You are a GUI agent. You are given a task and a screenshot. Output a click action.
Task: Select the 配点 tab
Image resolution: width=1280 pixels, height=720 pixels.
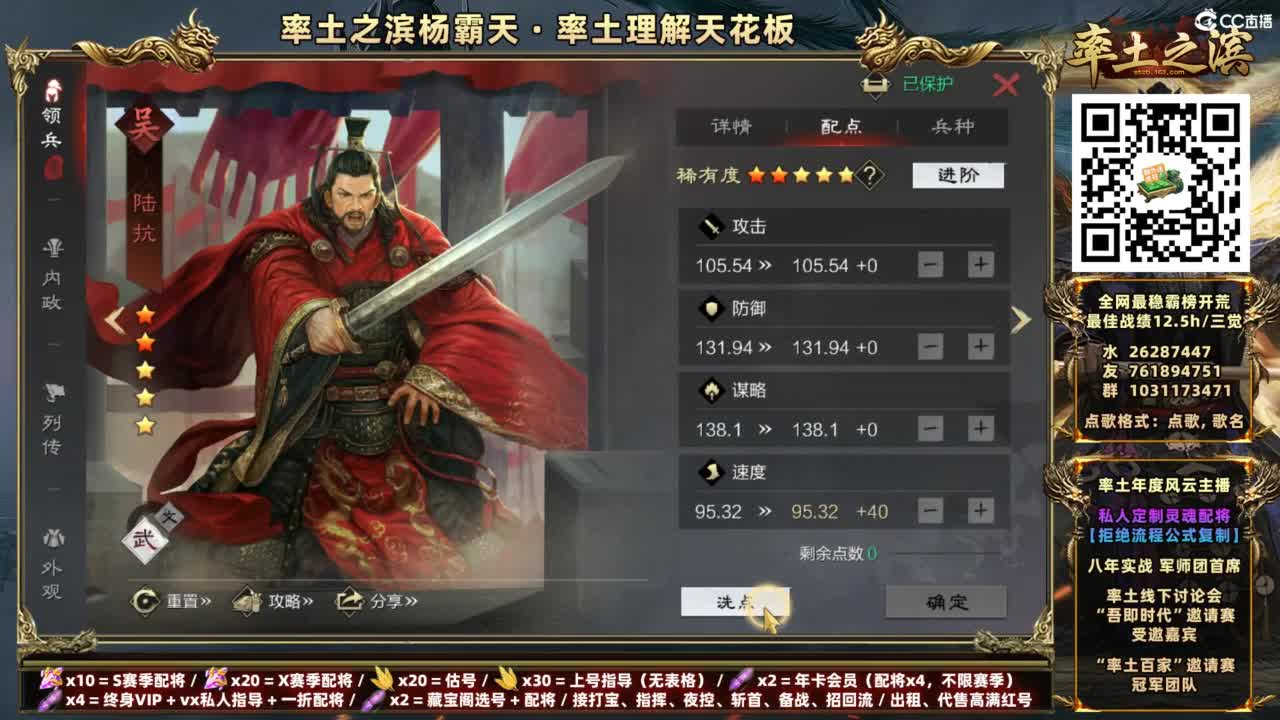point(843,127)
